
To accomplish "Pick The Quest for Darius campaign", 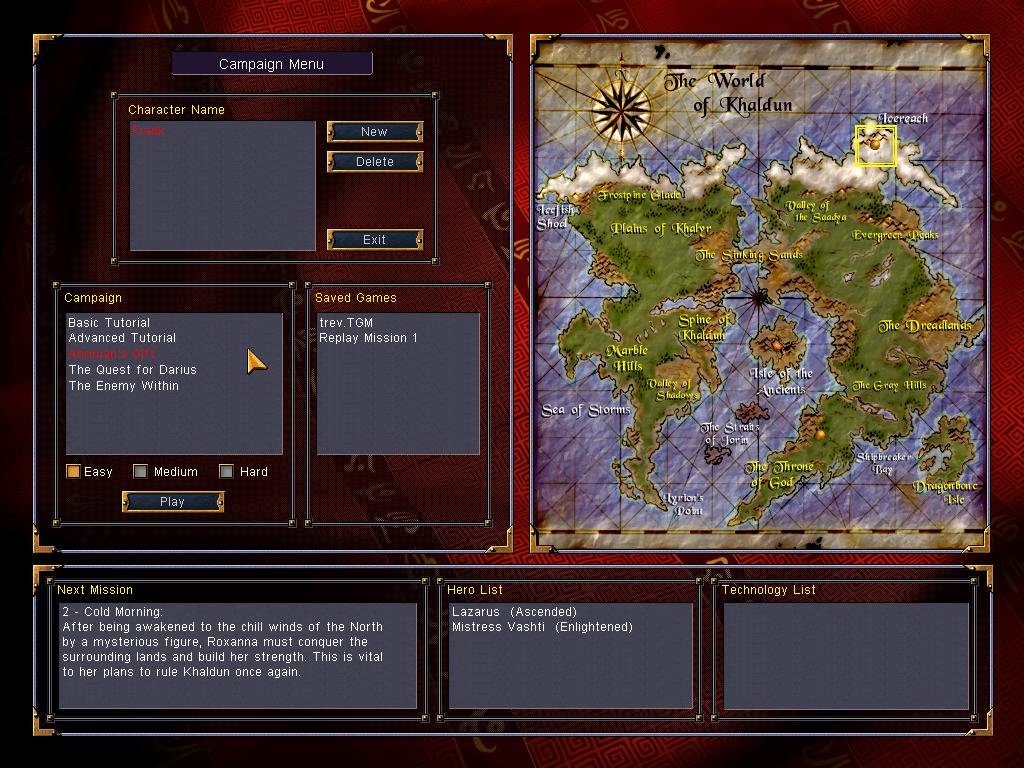I will coord(132,370).
